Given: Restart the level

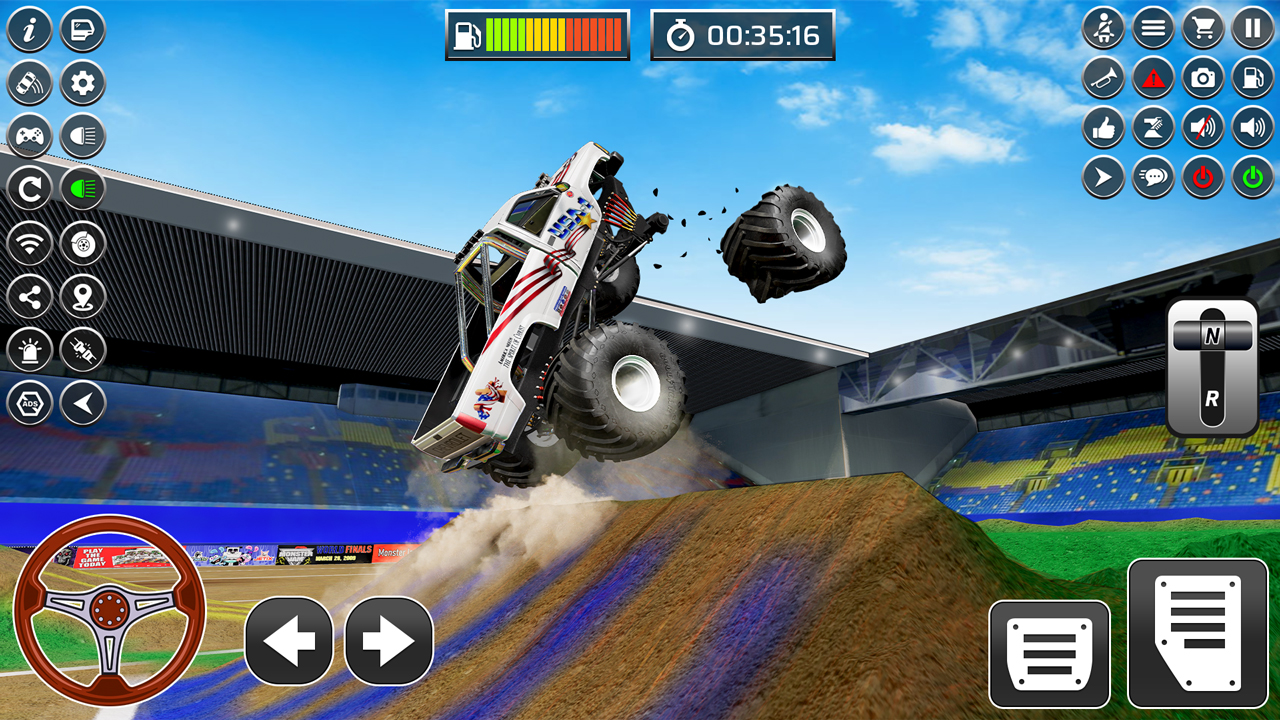Looking at the screenshot, I should click(x=29, y=189).
